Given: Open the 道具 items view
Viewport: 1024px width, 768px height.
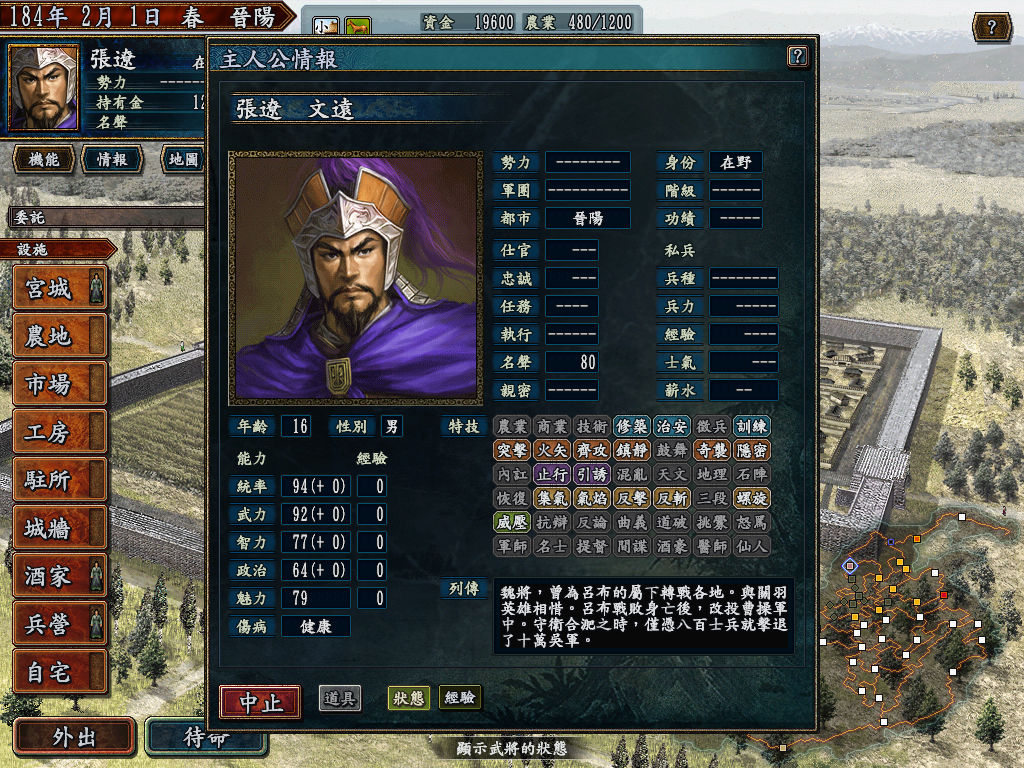Looking at the screenshot, I should point(340,698).
